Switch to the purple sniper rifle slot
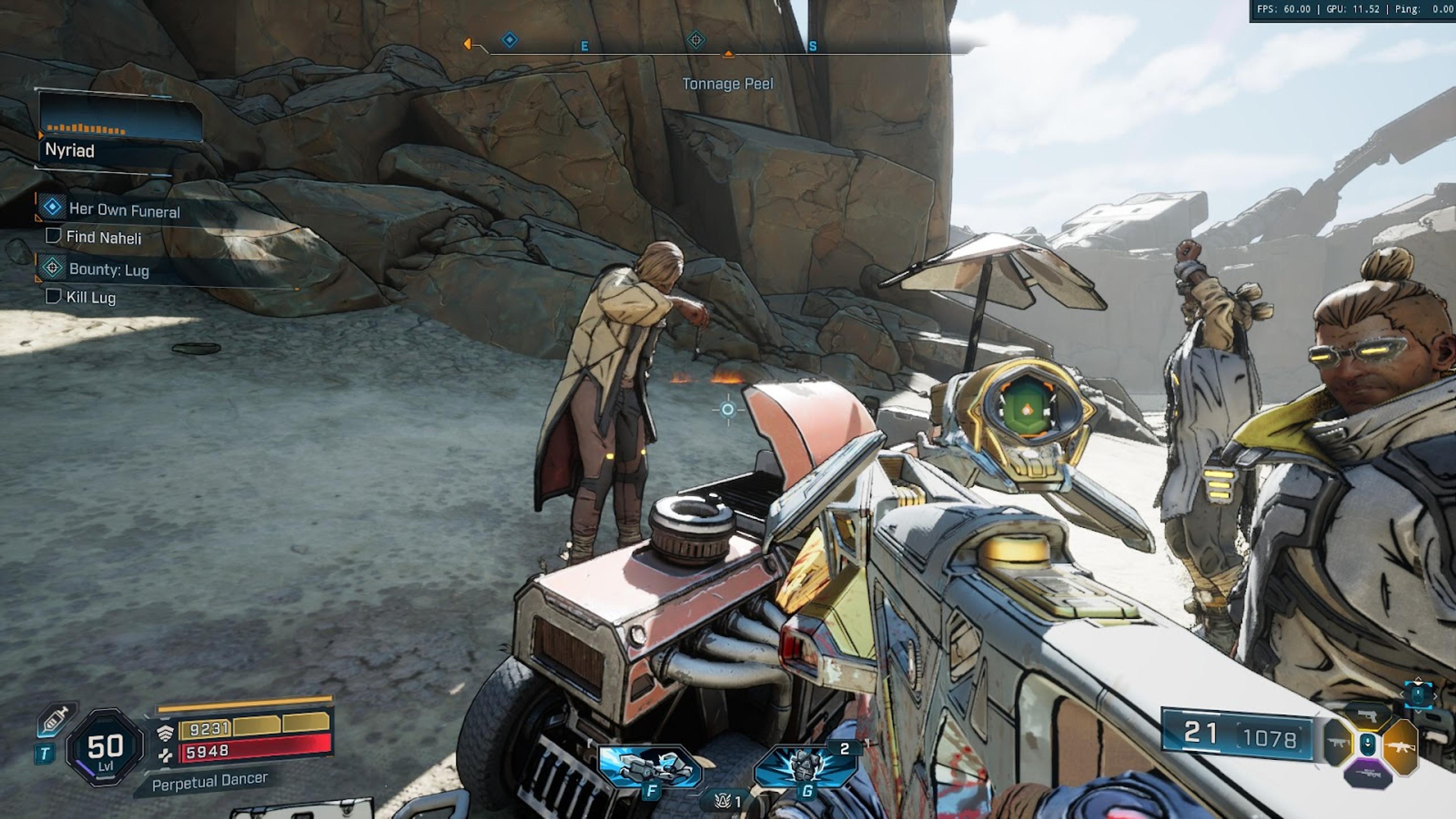This screenshot has height=819, width=1456. coord(1368,773)
